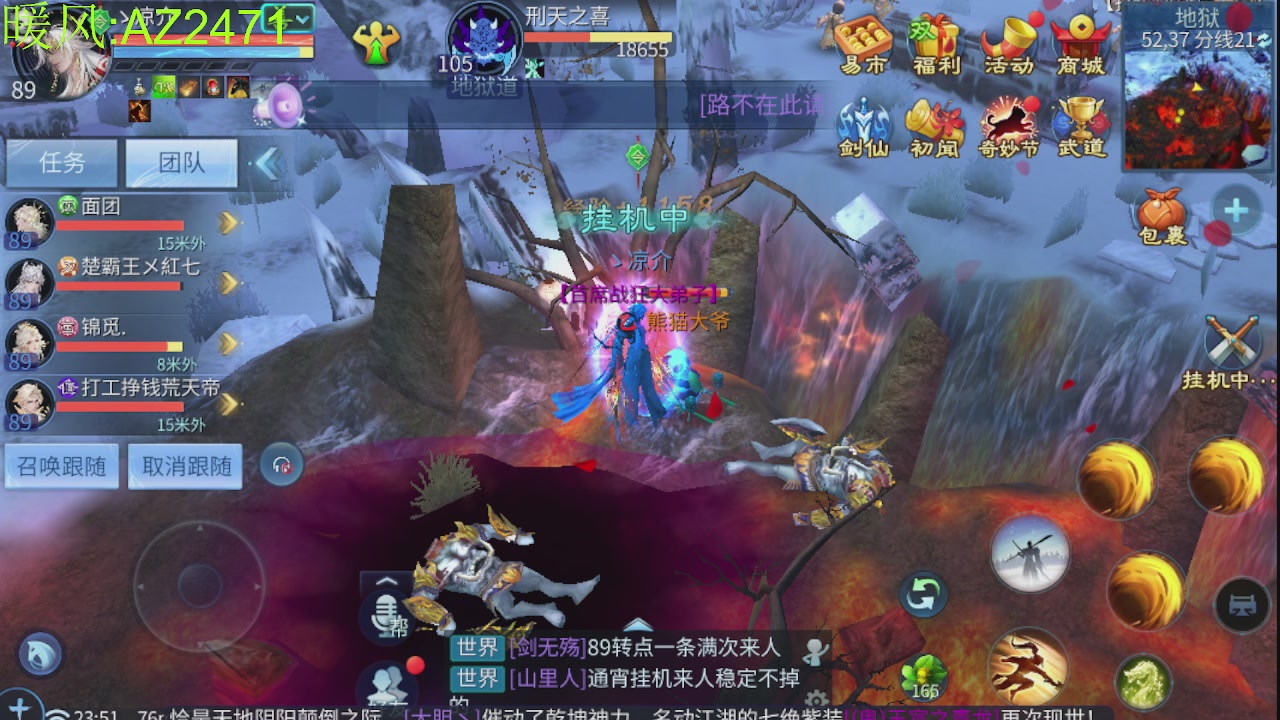Screen dimensions: 1280x720
Task: Open the 包裹 backpack icon
Action: (x=1160, y=212)
